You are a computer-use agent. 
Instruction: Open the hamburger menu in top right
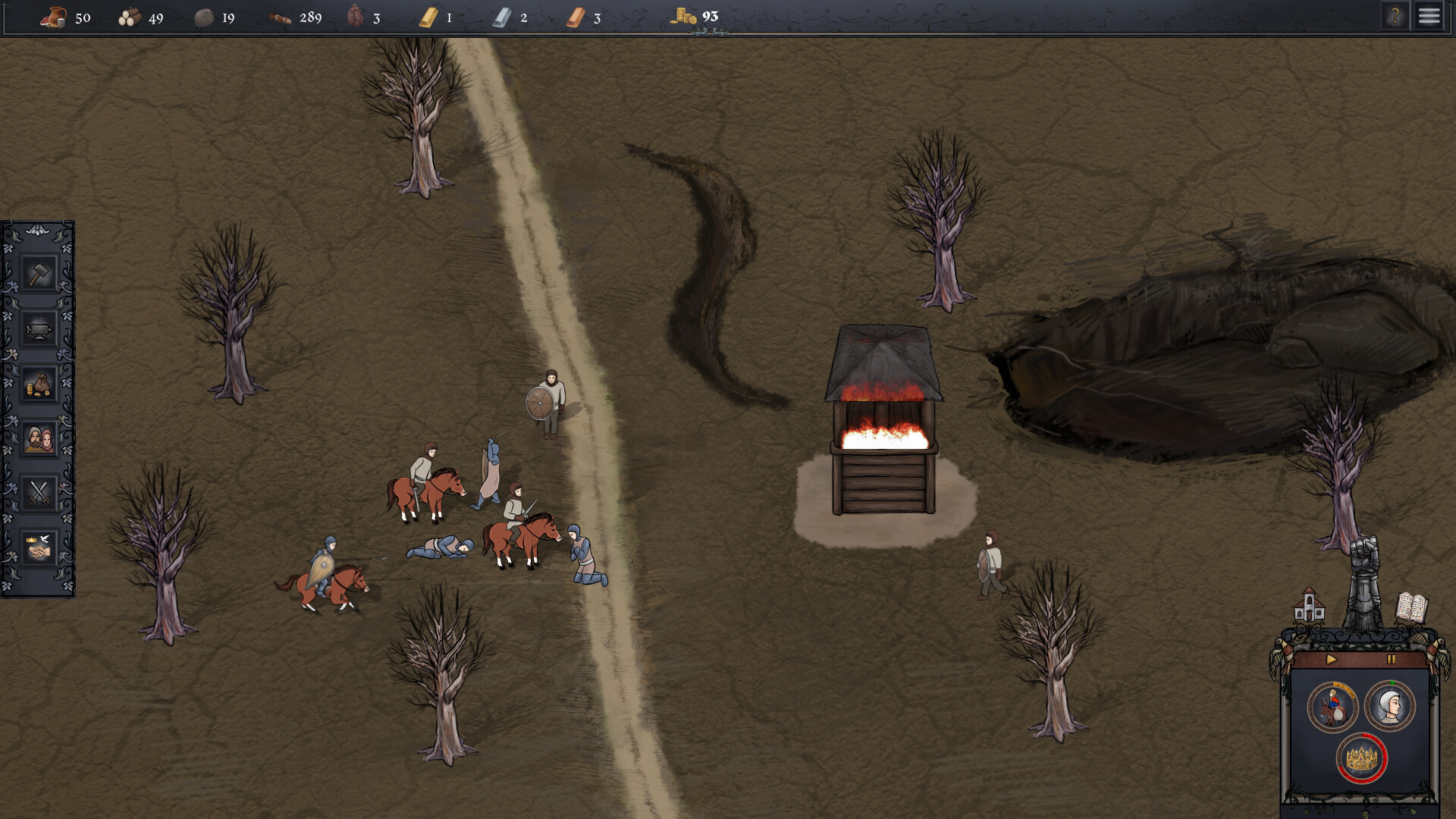pyautogui.click(x=1429, y=17)
